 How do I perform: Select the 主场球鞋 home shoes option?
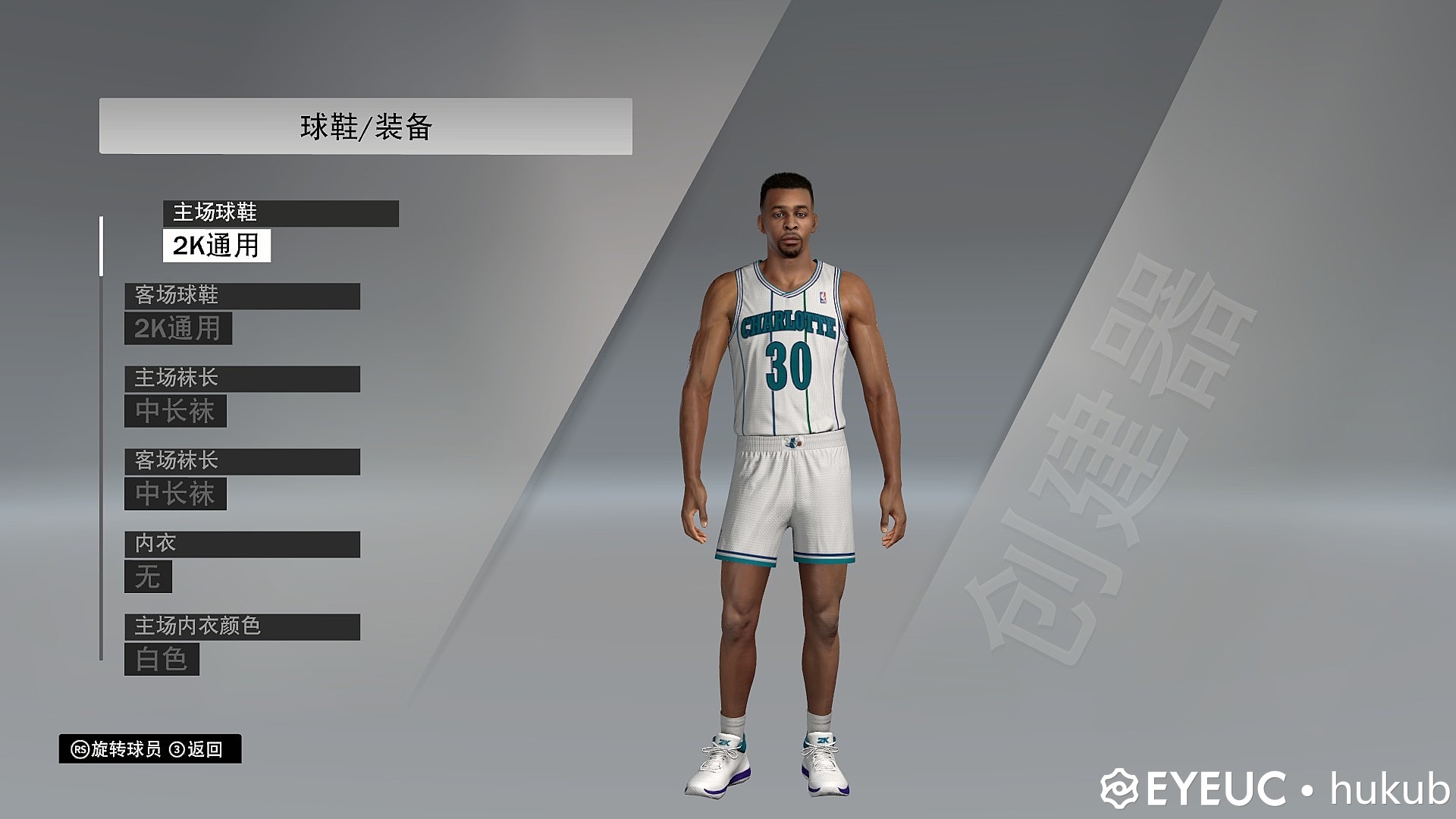[281, 213]
